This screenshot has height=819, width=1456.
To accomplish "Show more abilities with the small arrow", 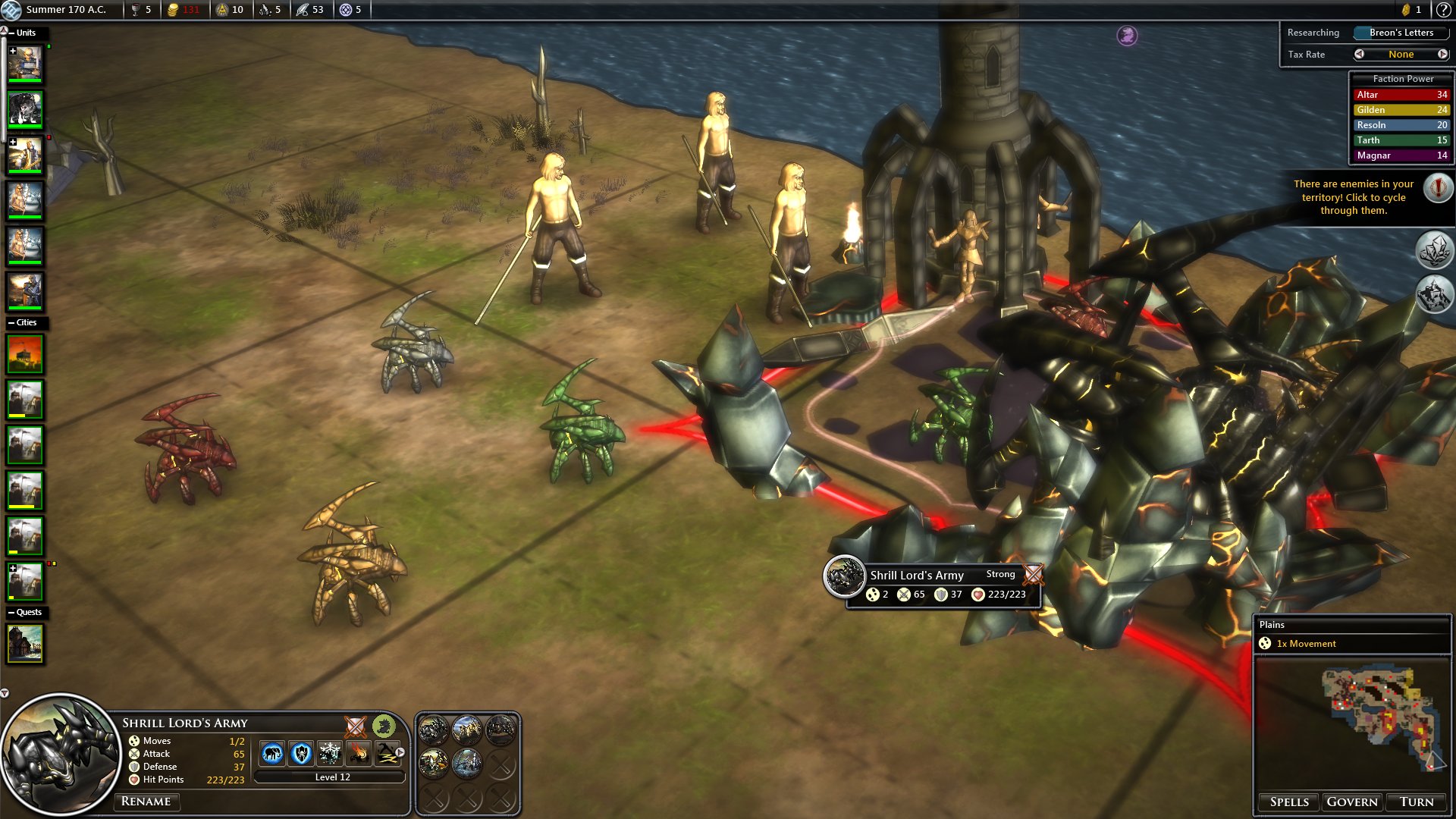I will [x=400, y=752].
